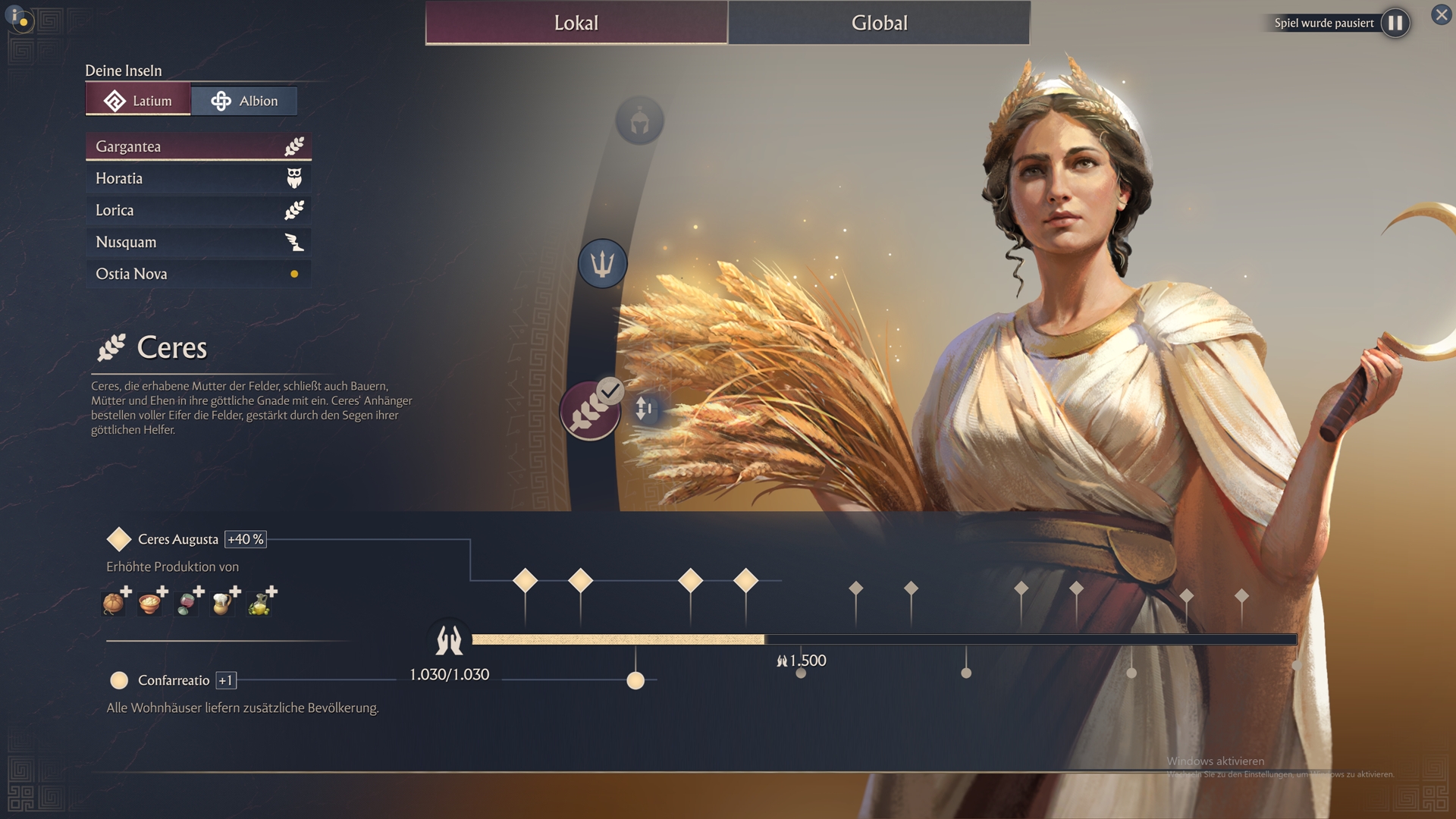This screenshot has width=1456, height=819.
Task: Pick the Nusquam island entry
Action: pyautogui.click(x=198, y=242)
